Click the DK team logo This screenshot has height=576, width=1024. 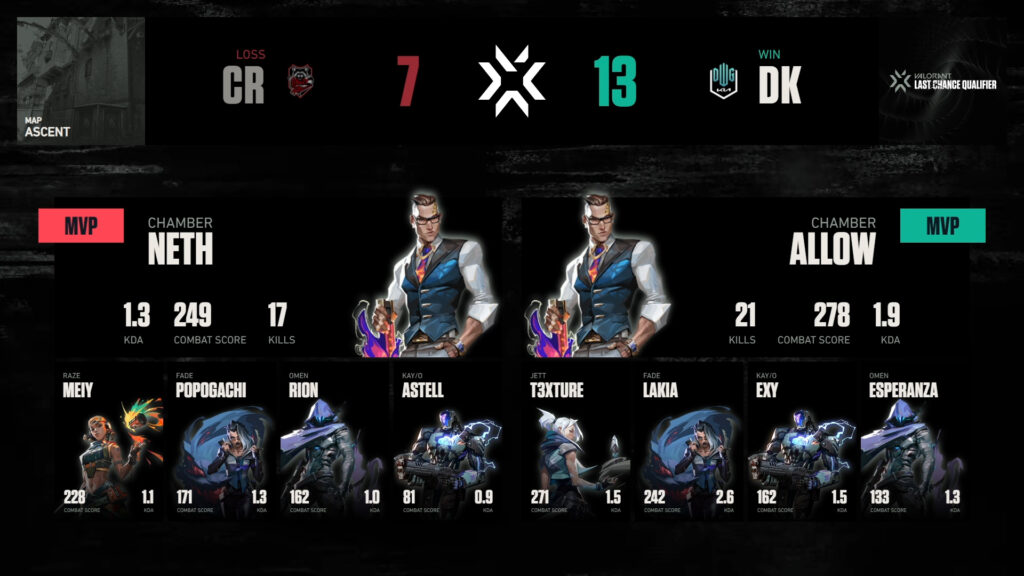[723, 81]
